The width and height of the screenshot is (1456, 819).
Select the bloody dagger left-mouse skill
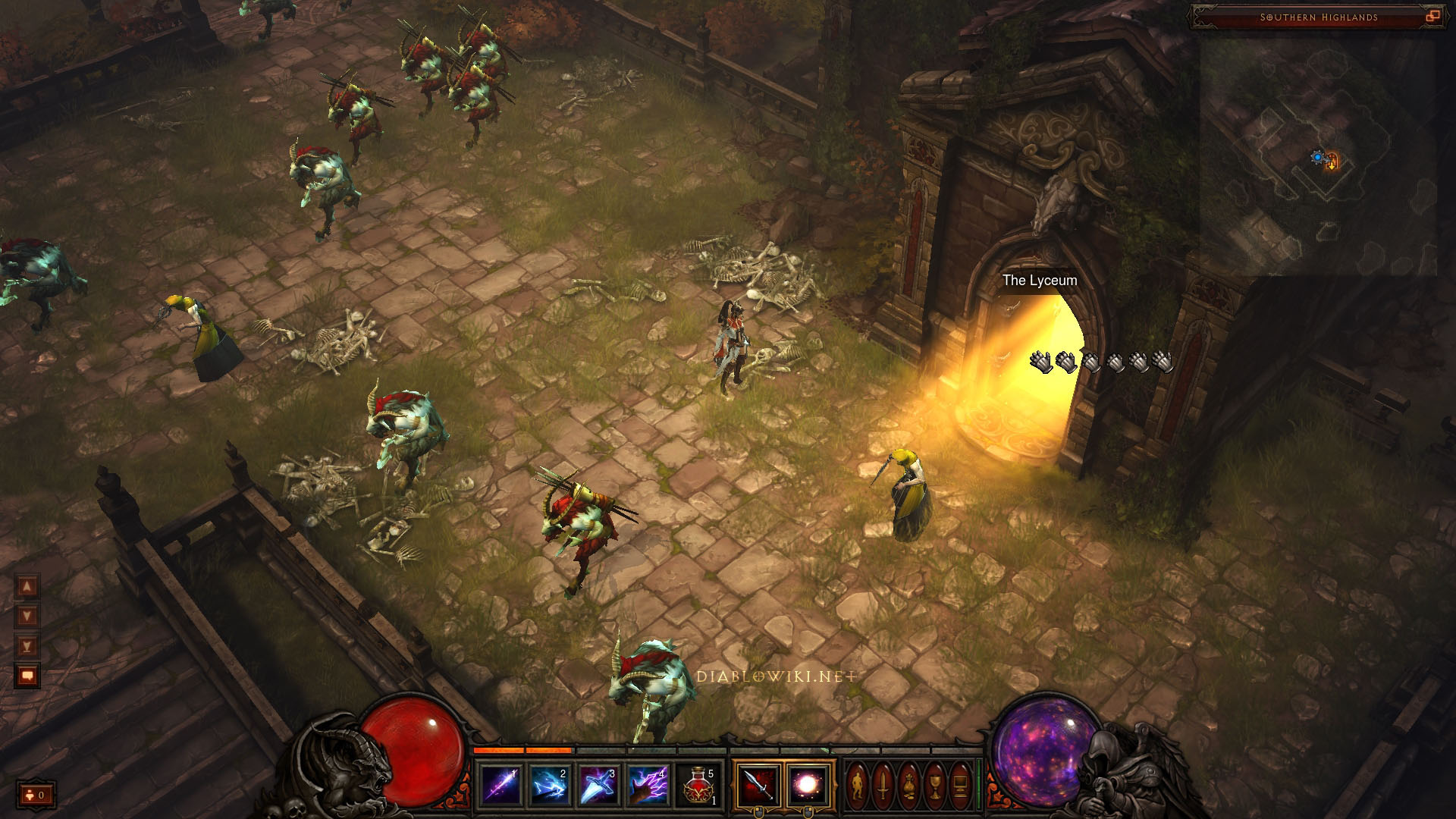pyautogui.click(x=758, y=785)
